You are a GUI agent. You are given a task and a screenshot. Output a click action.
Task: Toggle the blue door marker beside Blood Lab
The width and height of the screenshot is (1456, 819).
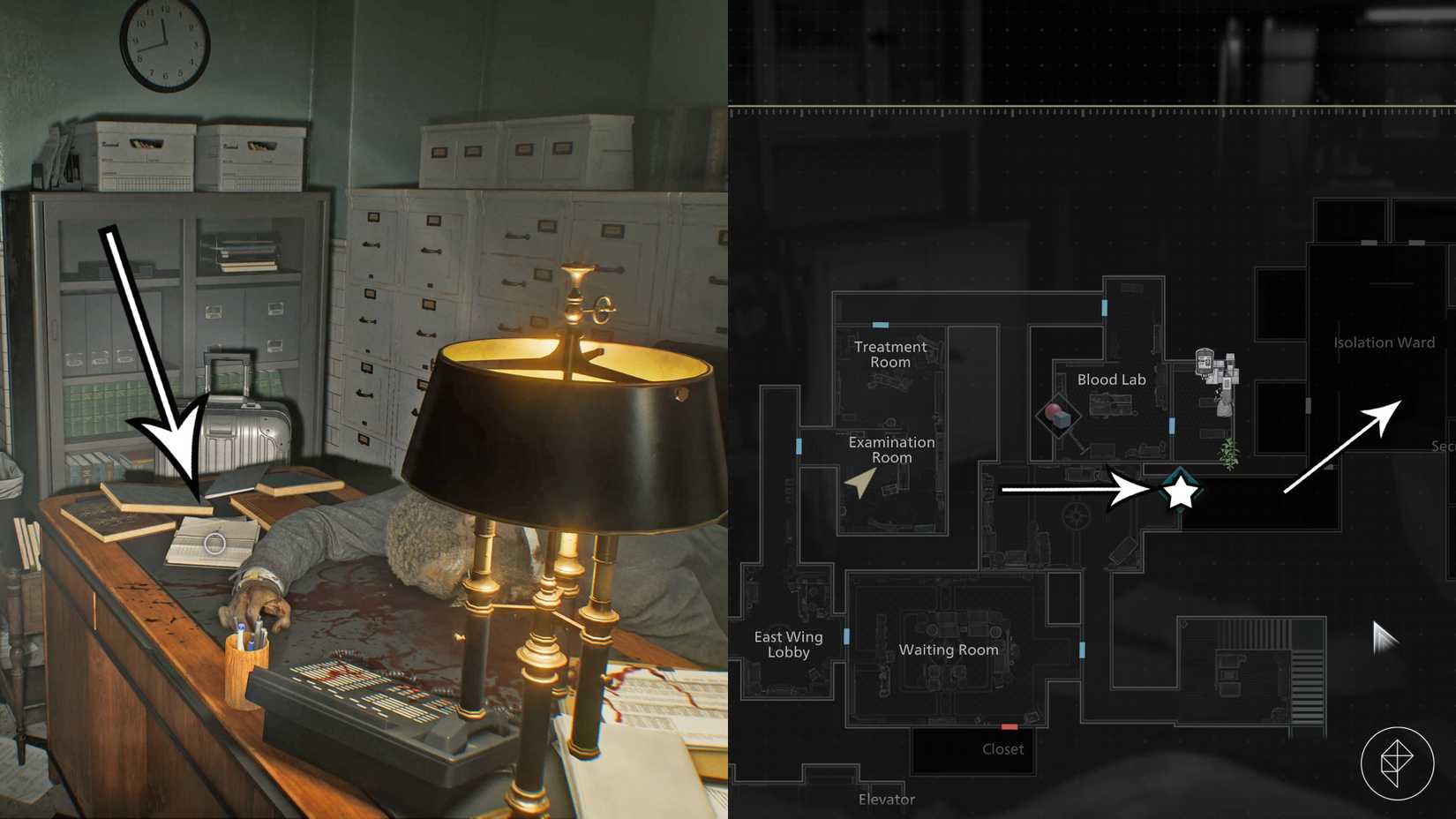coord(1172,428)
